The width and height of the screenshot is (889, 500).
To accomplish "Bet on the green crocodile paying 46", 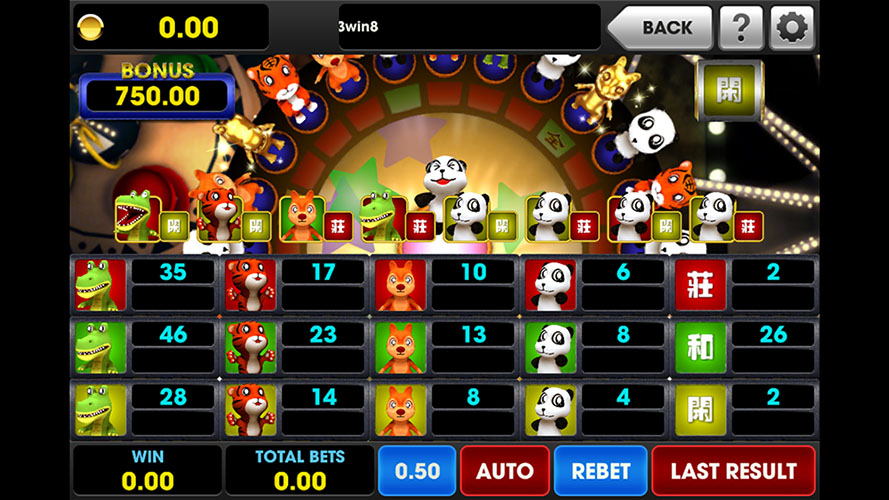I will pos(101,347).
